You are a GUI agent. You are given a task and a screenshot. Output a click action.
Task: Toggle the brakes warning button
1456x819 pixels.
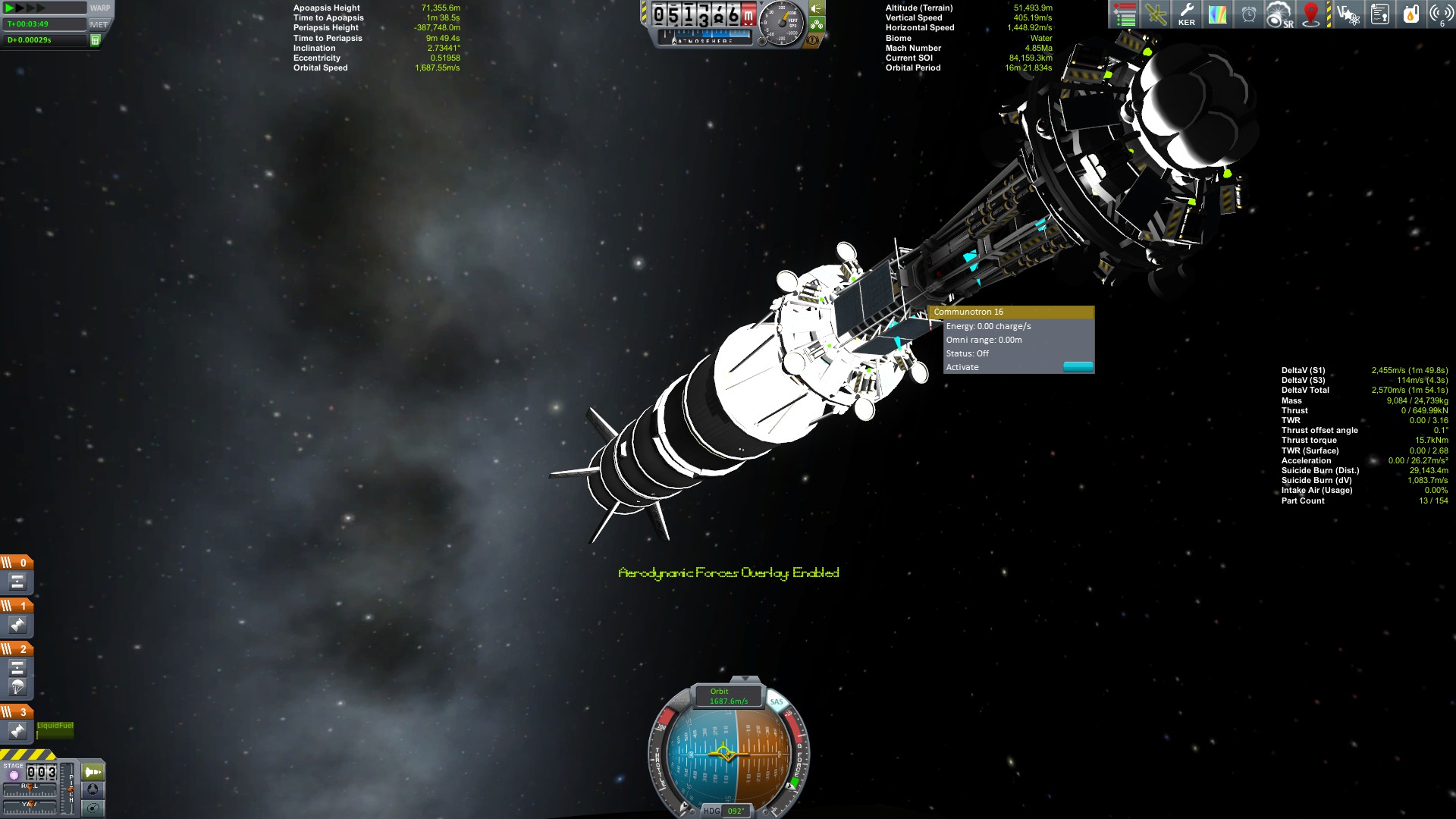click(814, 40)
